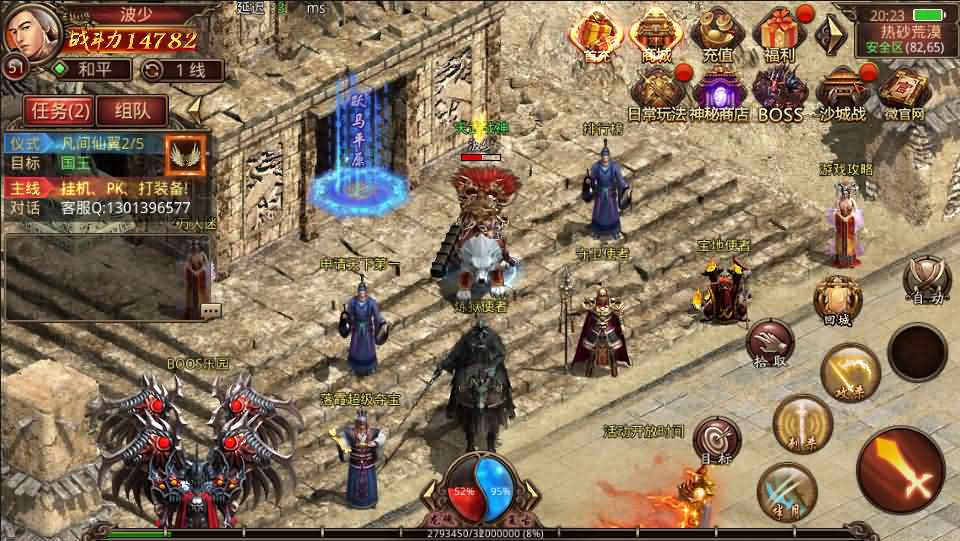Image resolution: width=960 pixels, height=541 pixels.
Task: Switch to the 组队 team tab
Action: coord(133,110)
